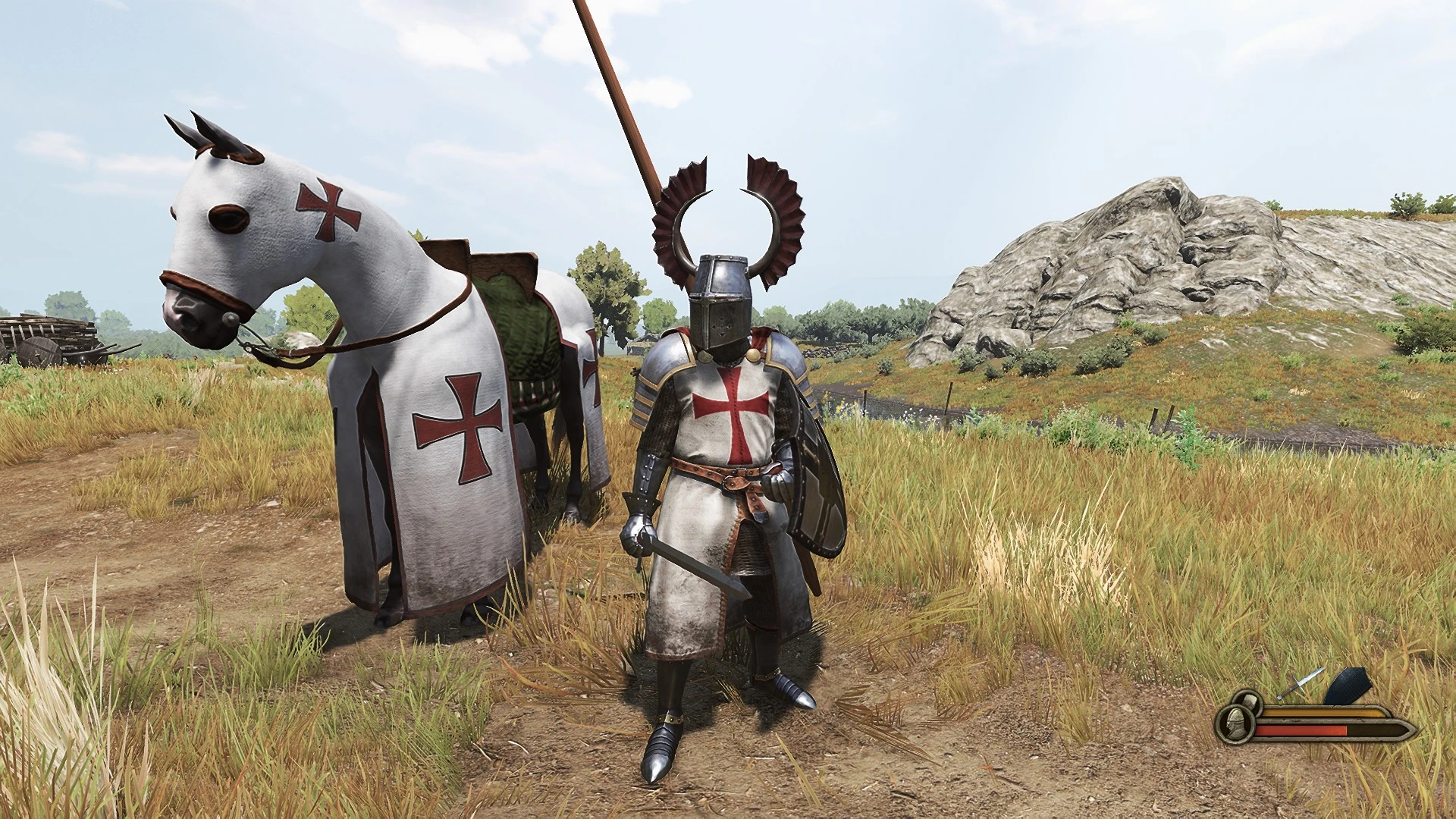The width and height of the screenshot is (1456, 819).
Task: Click the yellow shield durability bar
Action: [x=1321, y=711]
